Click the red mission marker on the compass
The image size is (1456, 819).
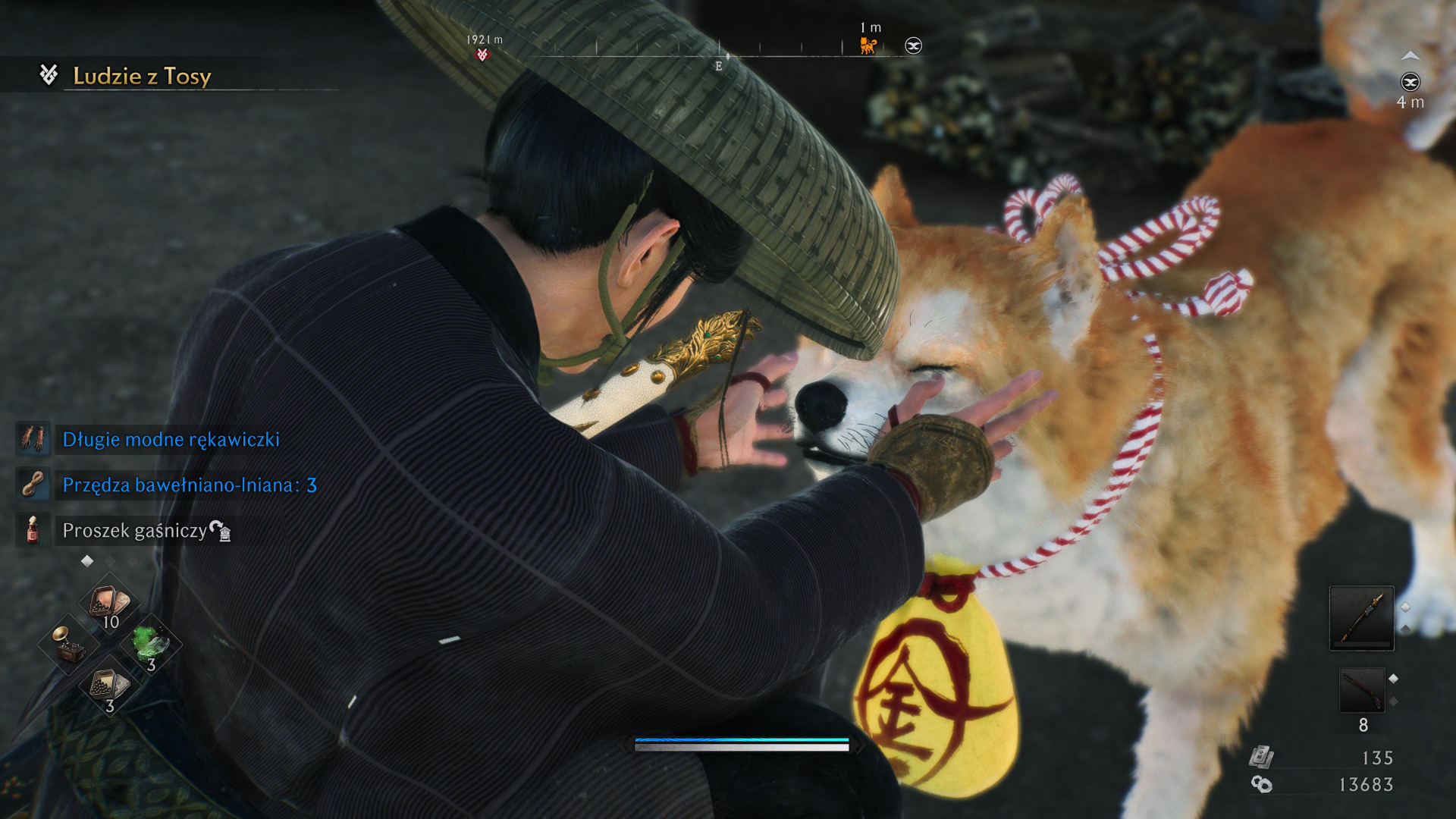coord(482,55)
